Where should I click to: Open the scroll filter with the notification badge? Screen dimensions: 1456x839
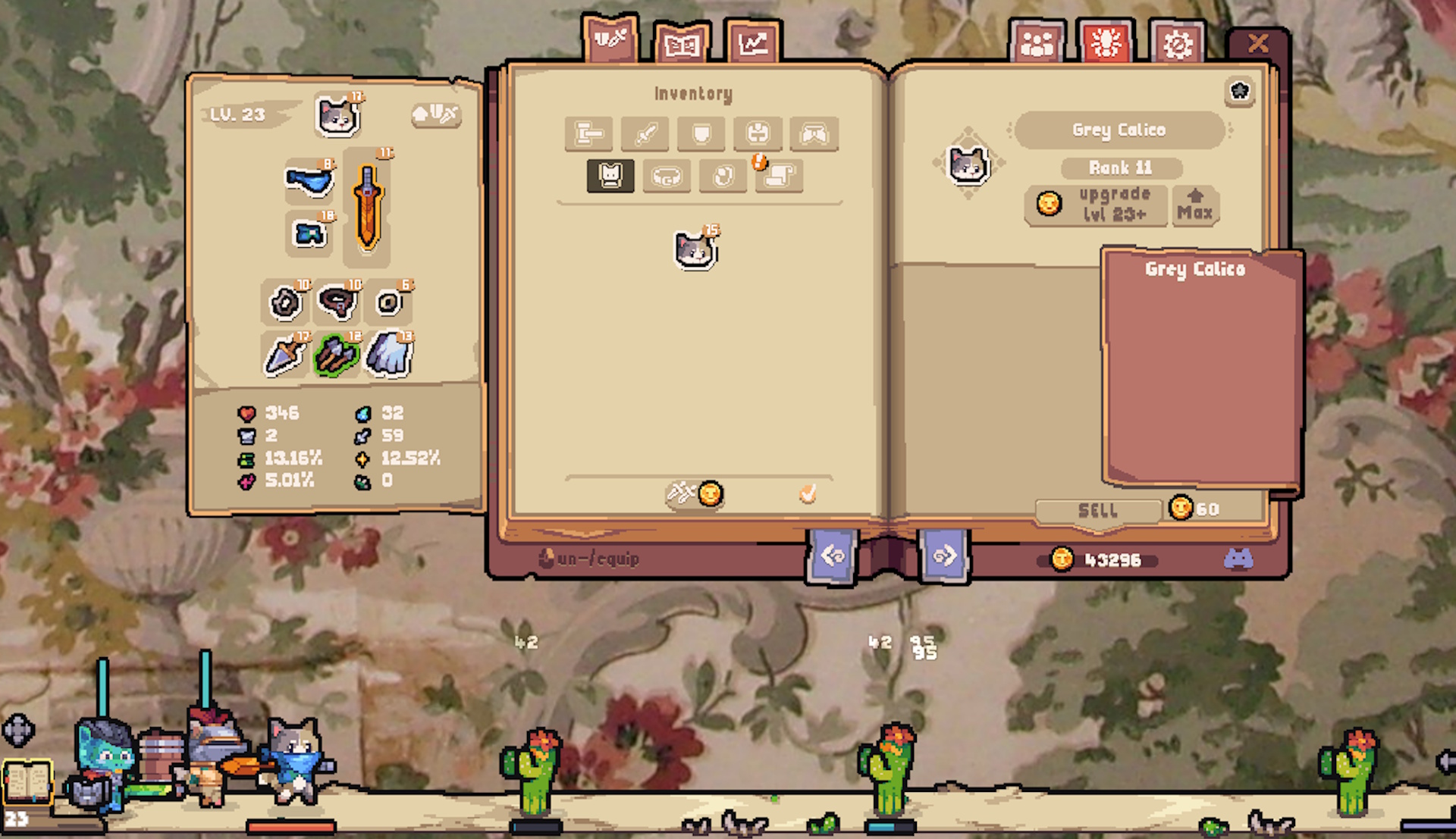(x=778, y=176)
